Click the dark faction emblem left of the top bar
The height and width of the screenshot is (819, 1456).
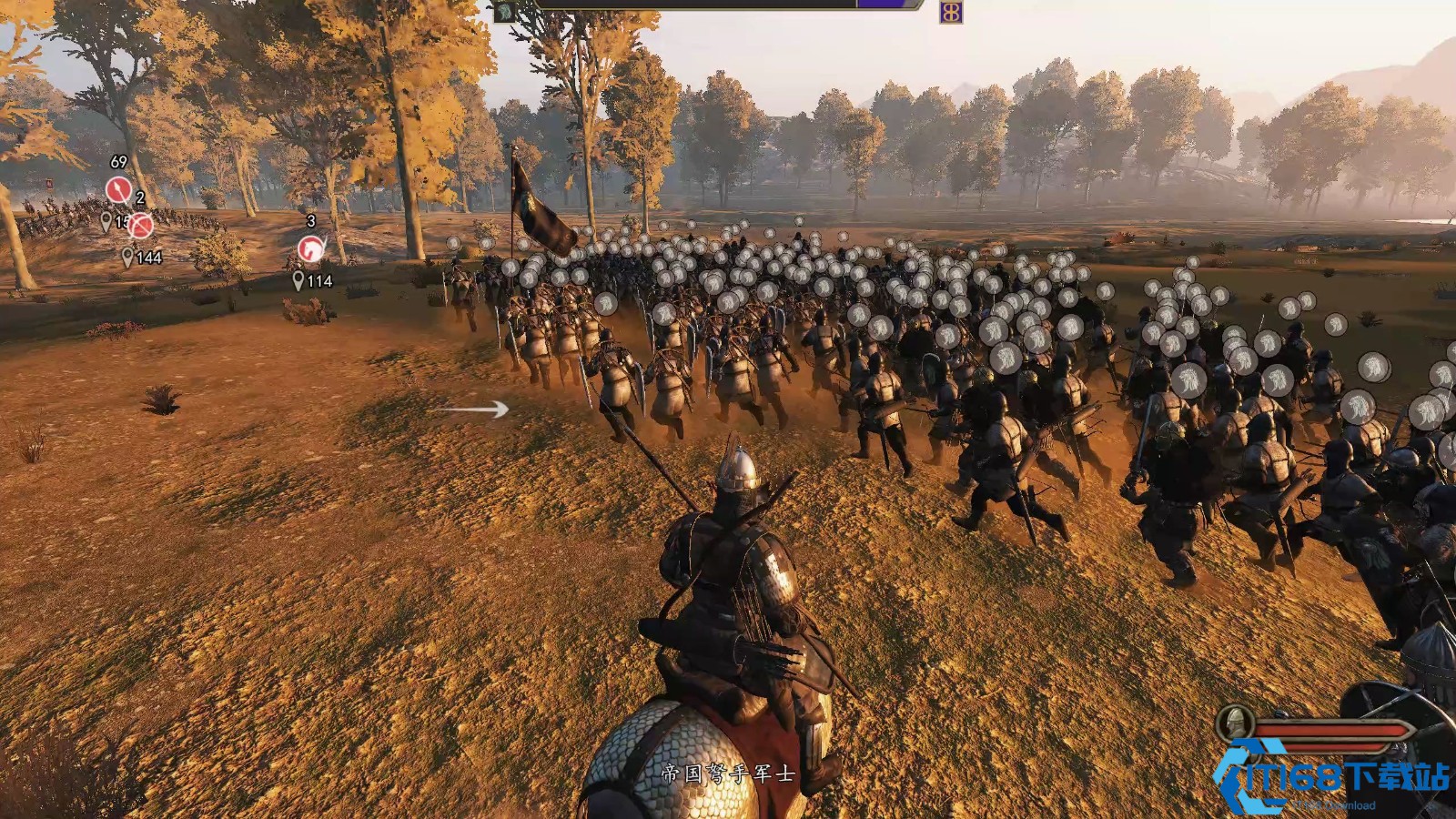[x=503, y=11]
